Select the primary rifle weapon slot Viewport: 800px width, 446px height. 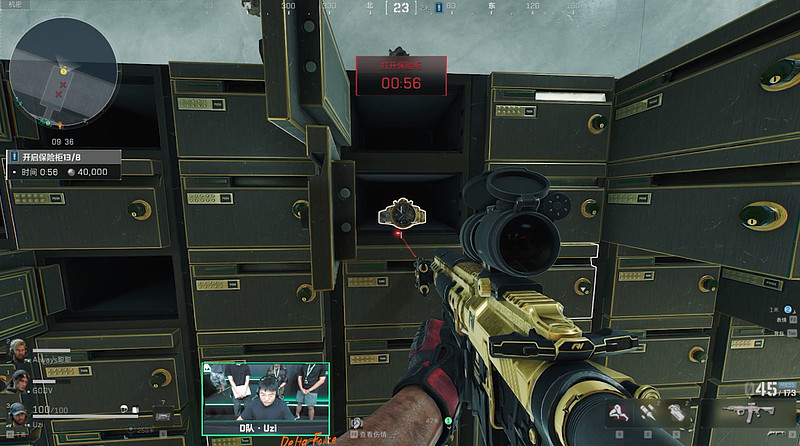tap(750, 412)
